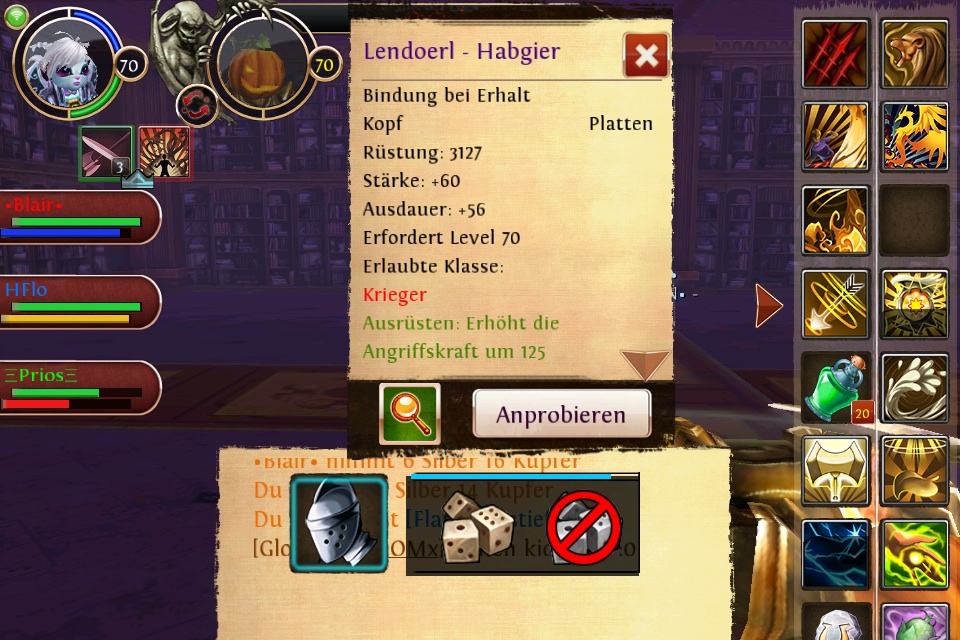Select the knight helmet loot icon

(339, 524)
